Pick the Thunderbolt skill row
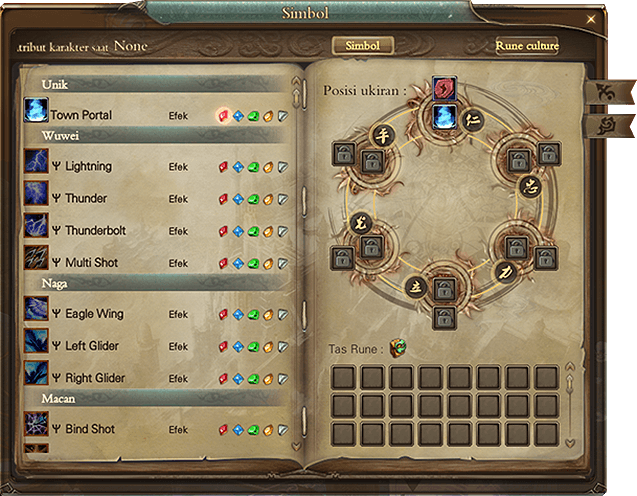 point(93,231)
